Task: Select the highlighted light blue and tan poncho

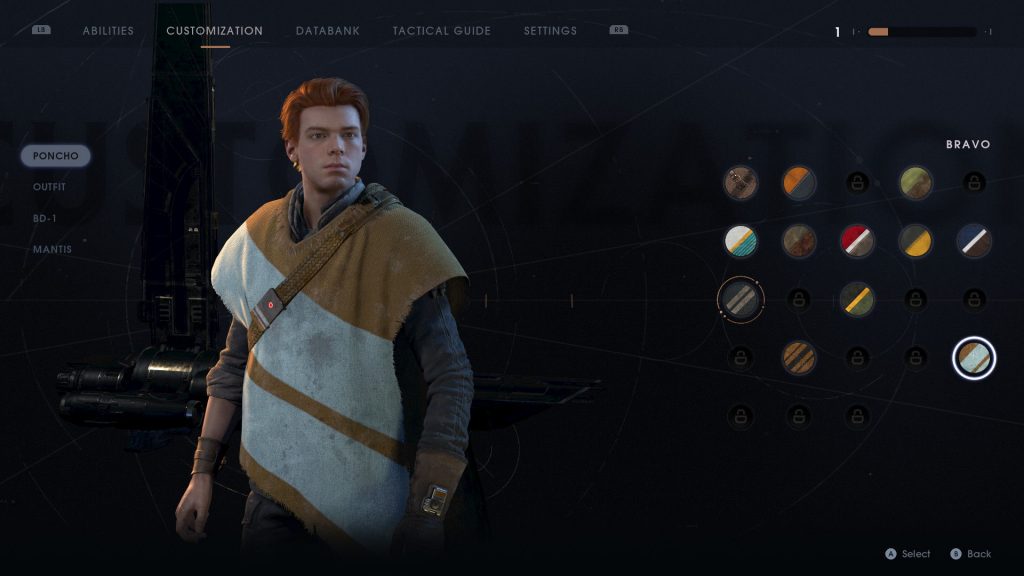Action: point(974,357)
